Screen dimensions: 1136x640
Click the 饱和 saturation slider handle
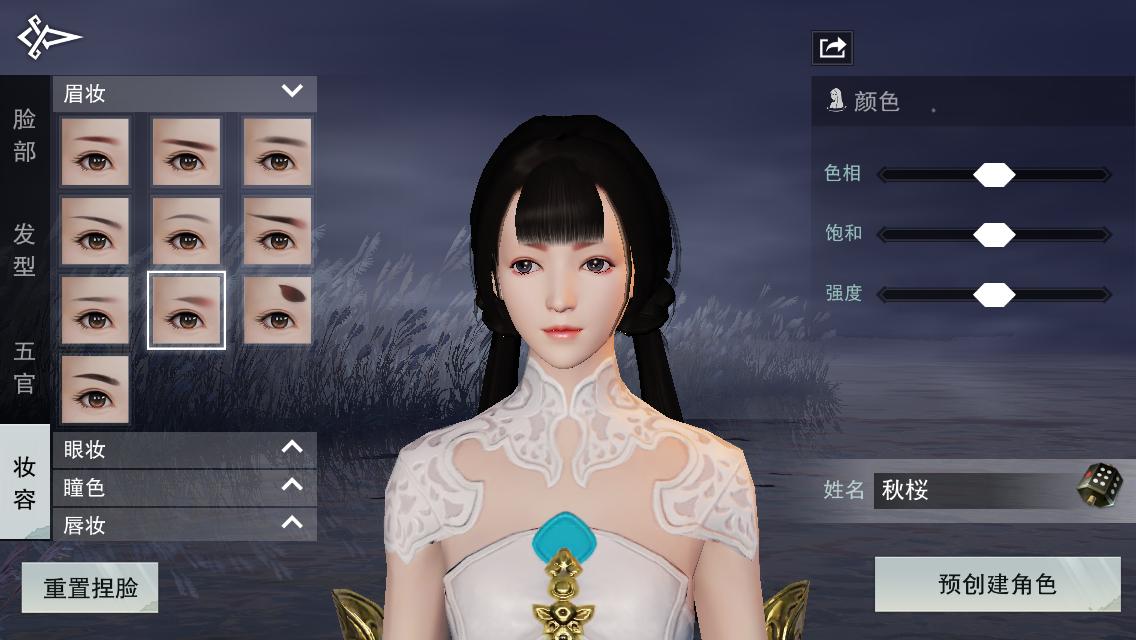click(x=994, y=235)
